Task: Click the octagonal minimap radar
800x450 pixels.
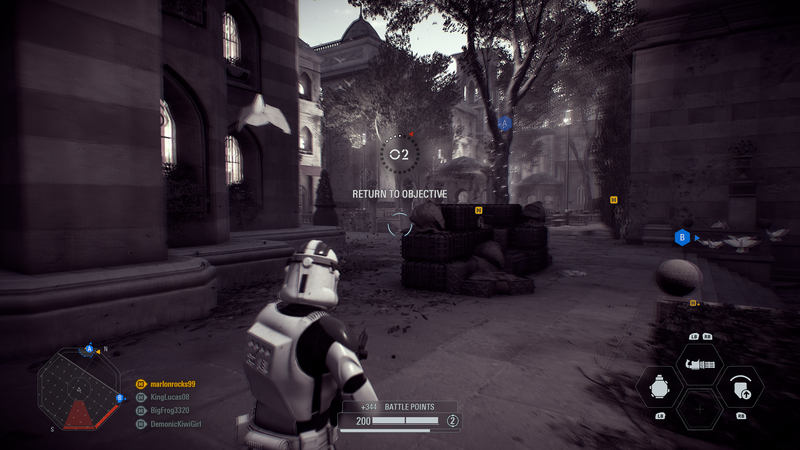Action: point(78,388)
